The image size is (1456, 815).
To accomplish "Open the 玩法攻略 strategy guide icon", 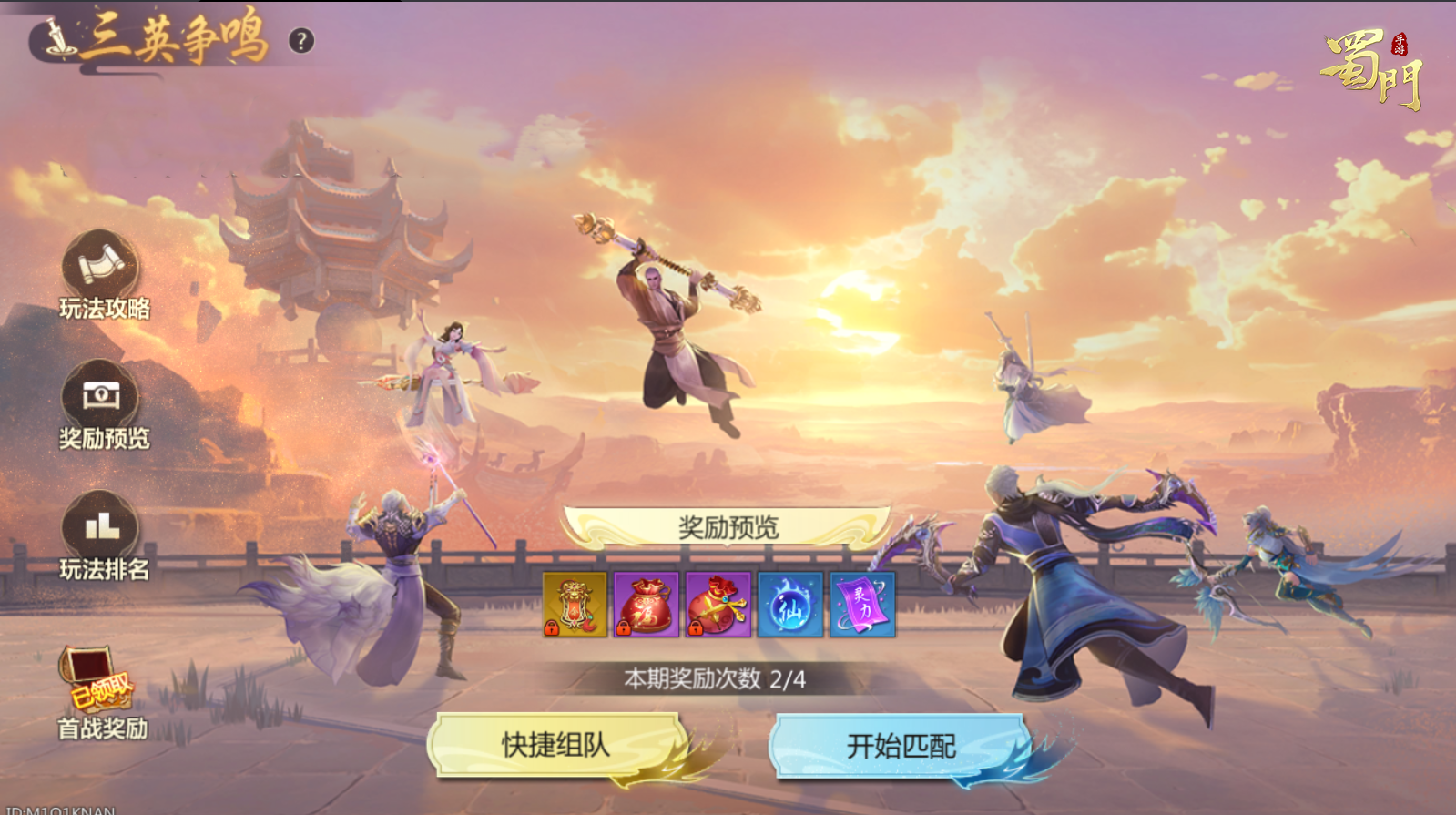I will point(98,273).
